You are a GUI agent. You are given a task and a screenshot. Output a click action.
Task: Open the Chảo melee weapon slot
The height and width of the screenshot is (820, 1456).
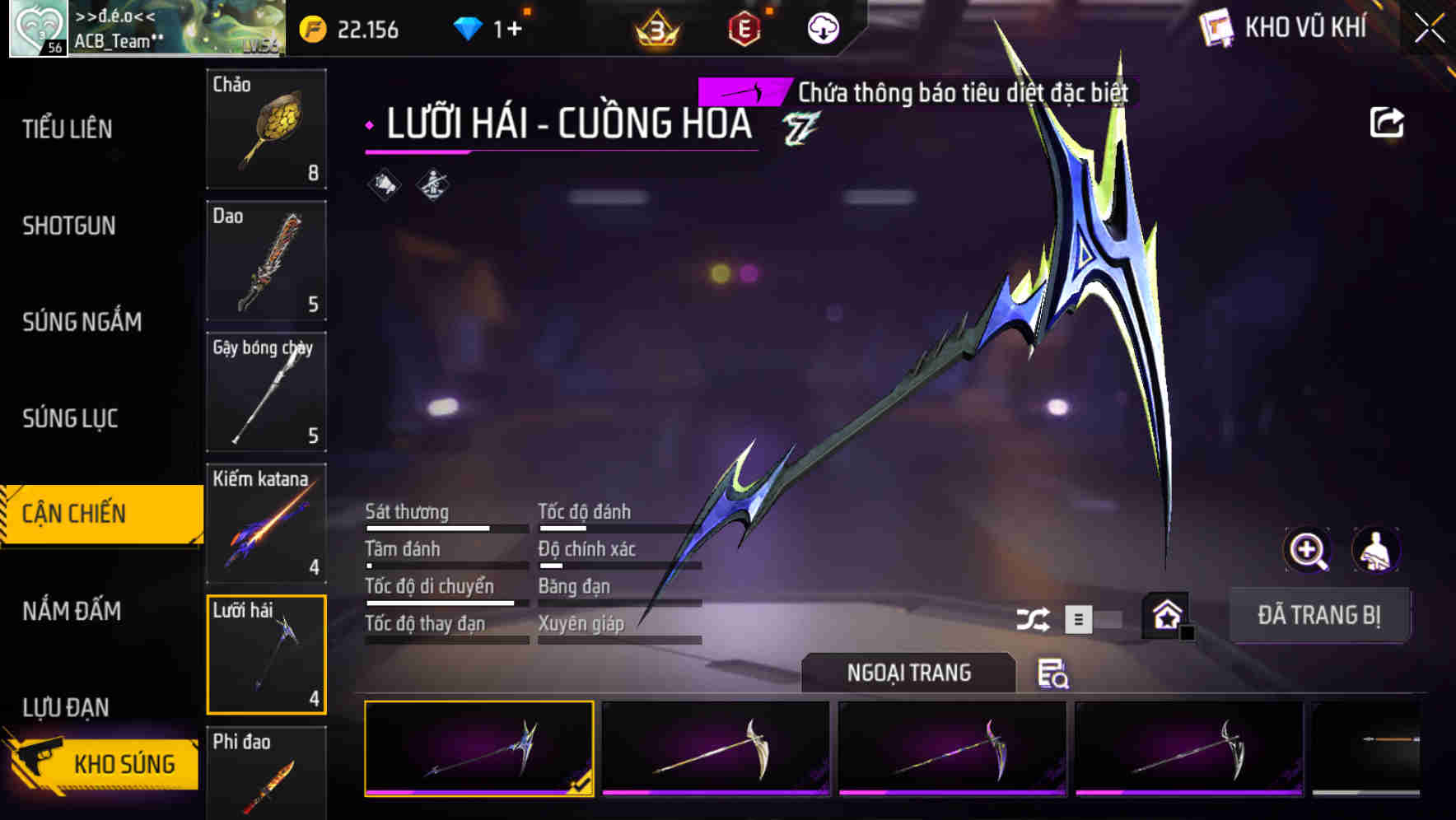pyautogui.click(x=265, y=130)
